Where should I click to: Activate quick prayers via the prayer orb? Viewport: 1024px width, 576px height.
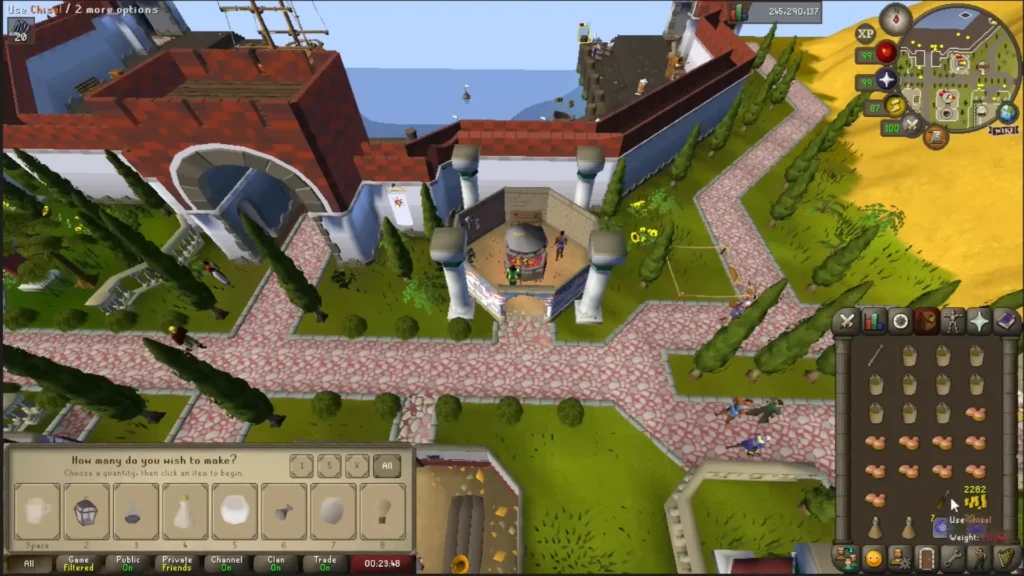[x=886, y=79]
